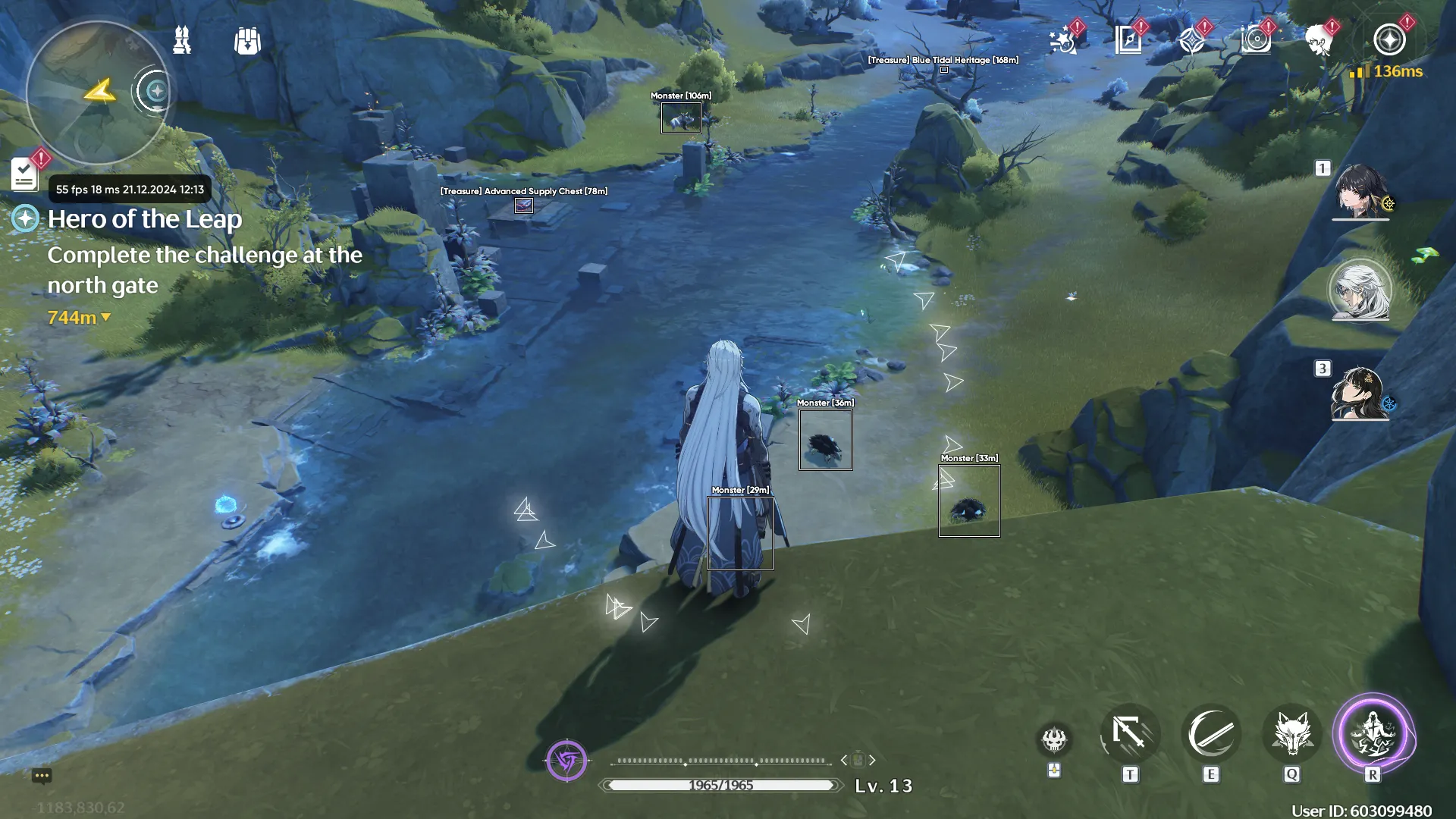
Task: Open the four-point star diamond icon
Action: [x=1192, y=40]
